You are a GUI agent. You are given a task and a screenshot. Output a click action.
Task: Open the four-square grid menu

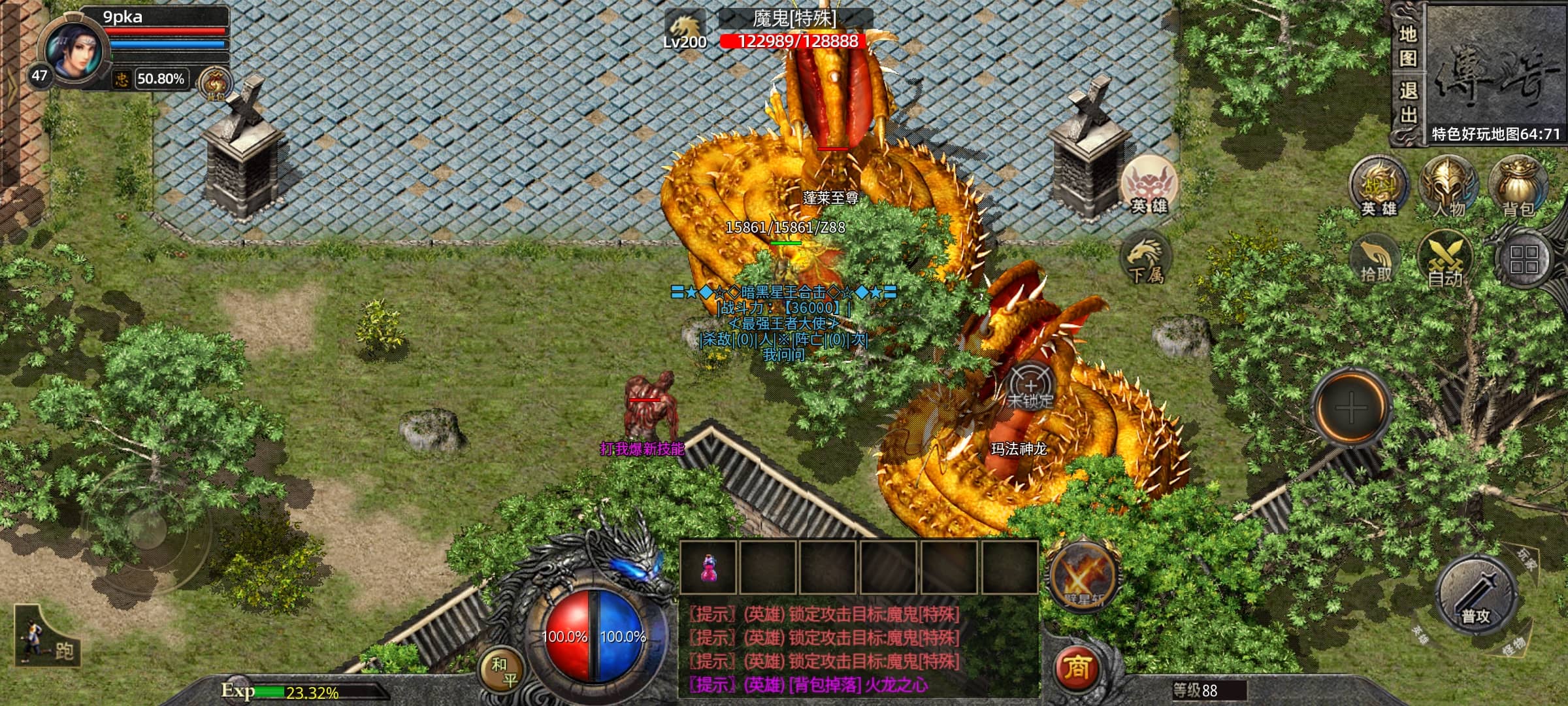pos(1524,260)
